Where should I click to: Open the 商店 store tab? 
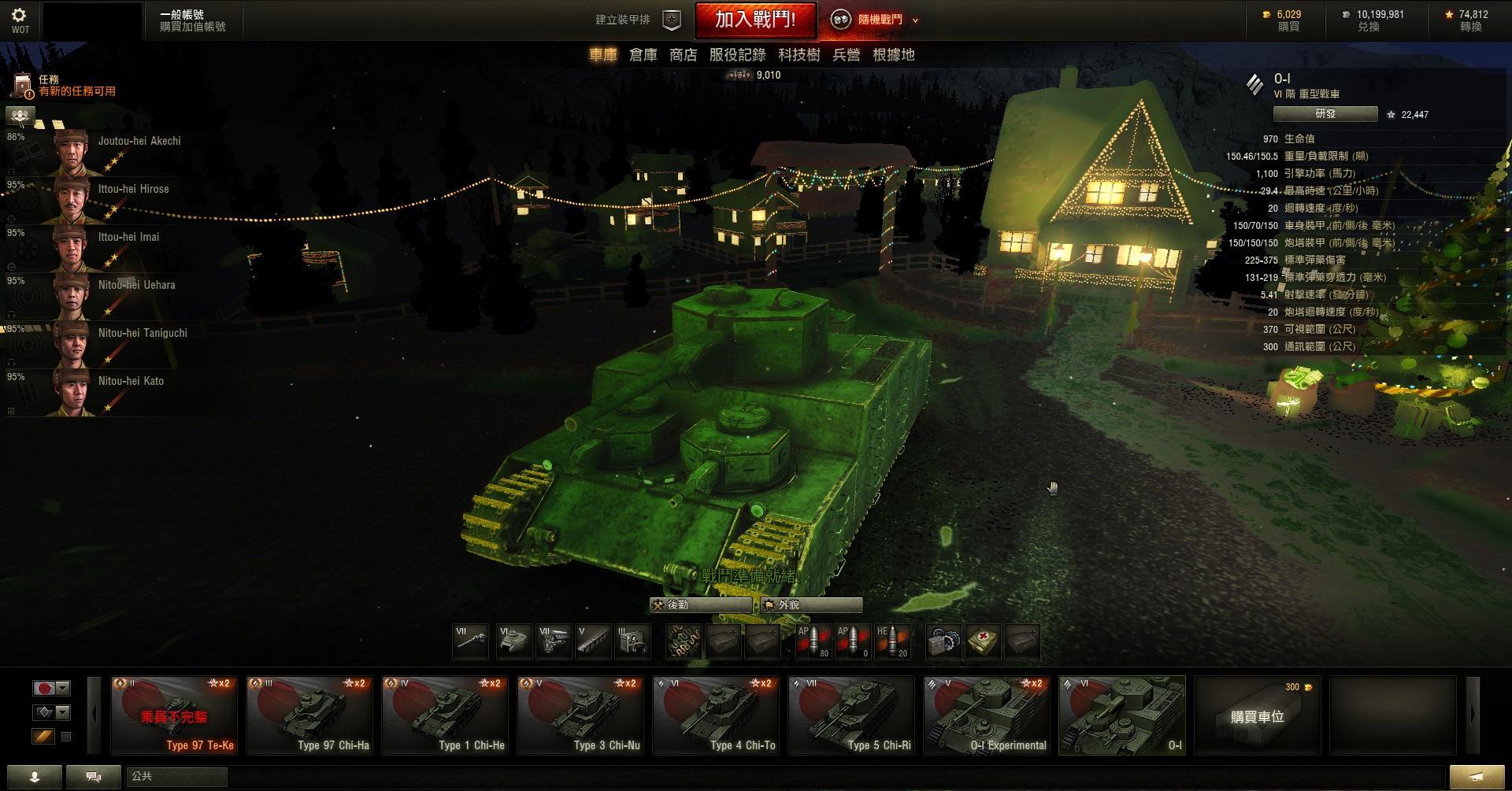pyautogui.click(x=683, y=55)
